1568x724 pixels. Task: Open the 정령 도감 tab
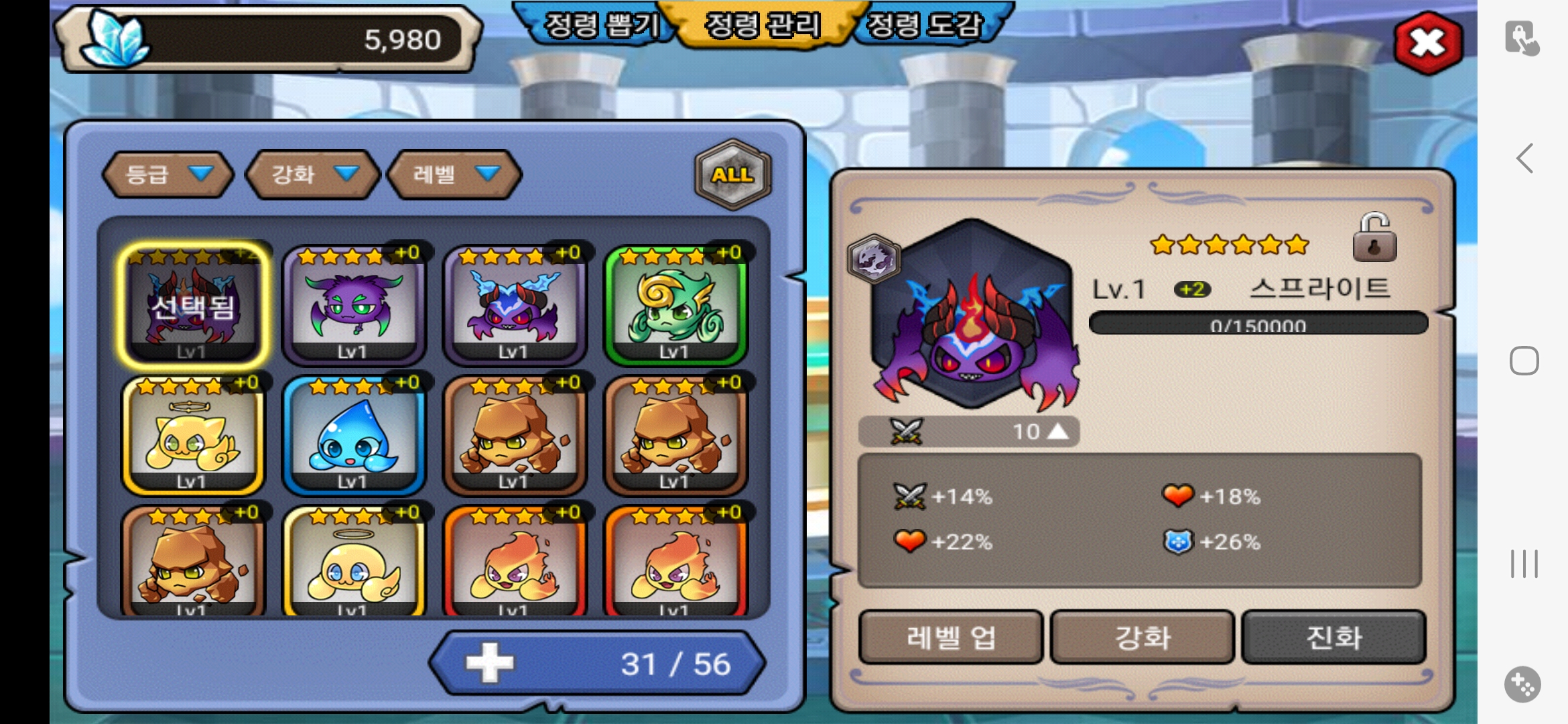click(x=926, y=25)
